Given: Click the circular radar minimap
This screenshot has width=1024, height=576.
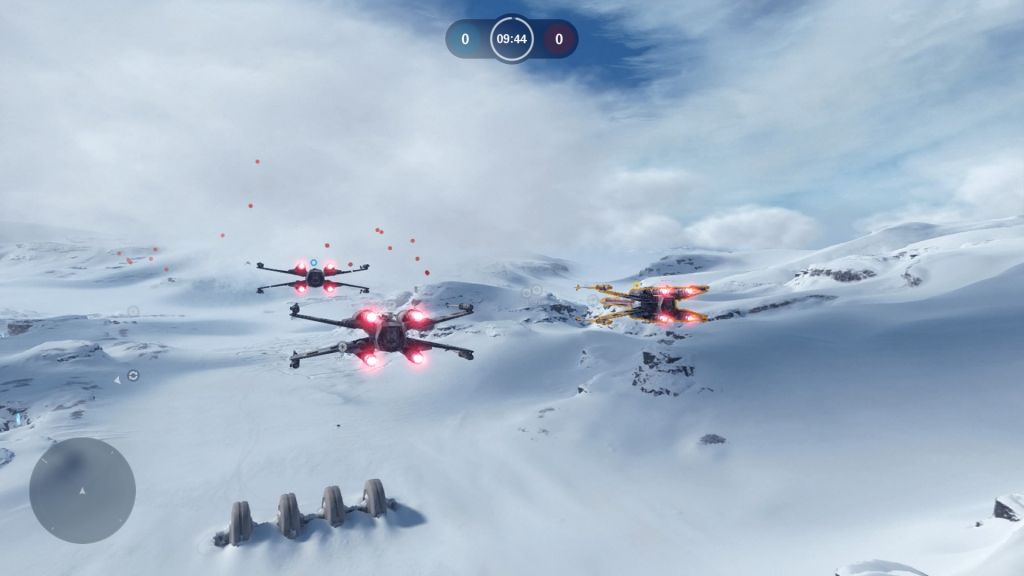Looking at the screenshot, I should click(82, 490).
